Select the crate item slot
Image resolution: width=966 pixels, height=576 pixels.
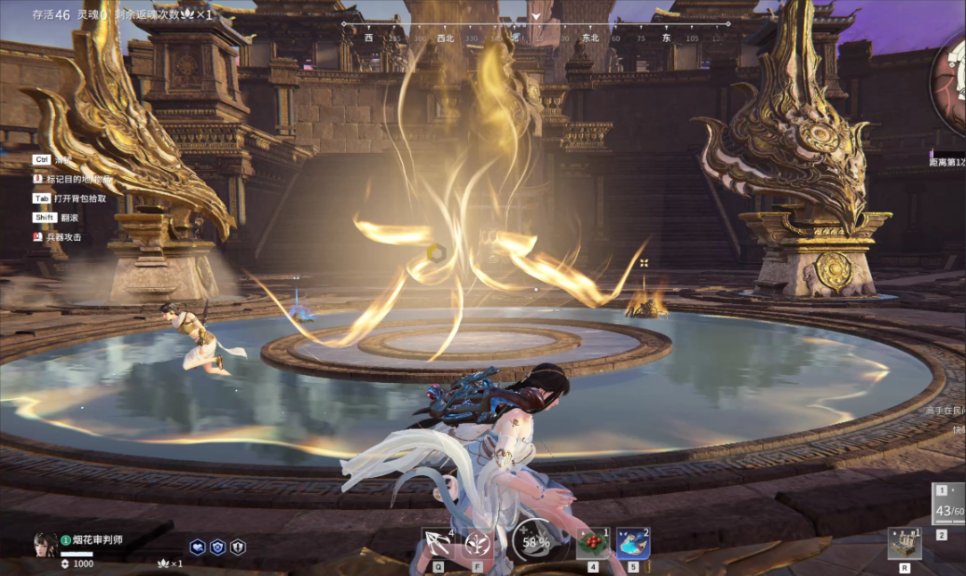click(904, 543)
